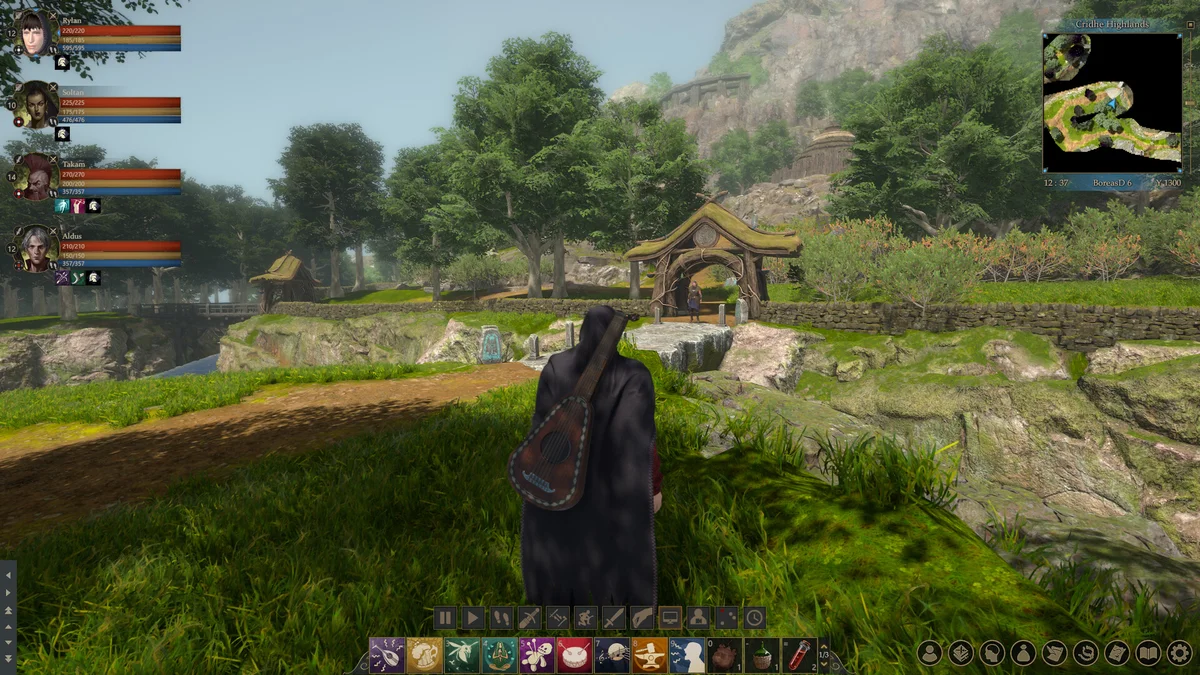Select Takam's mohawk portrait
Screen dimensions: 1200x675
point(36,176)
